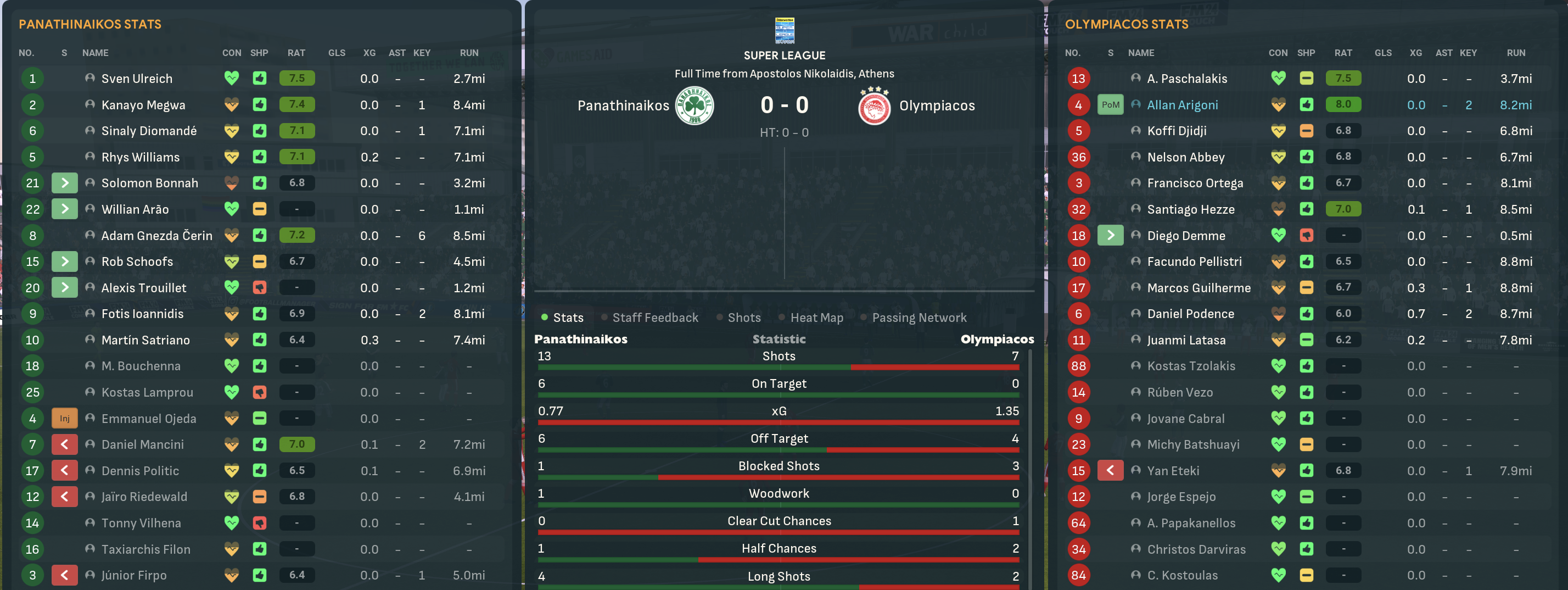Screen dimensions: 1568x590
Task: Select the Passing Network tab
Action: 919,317
